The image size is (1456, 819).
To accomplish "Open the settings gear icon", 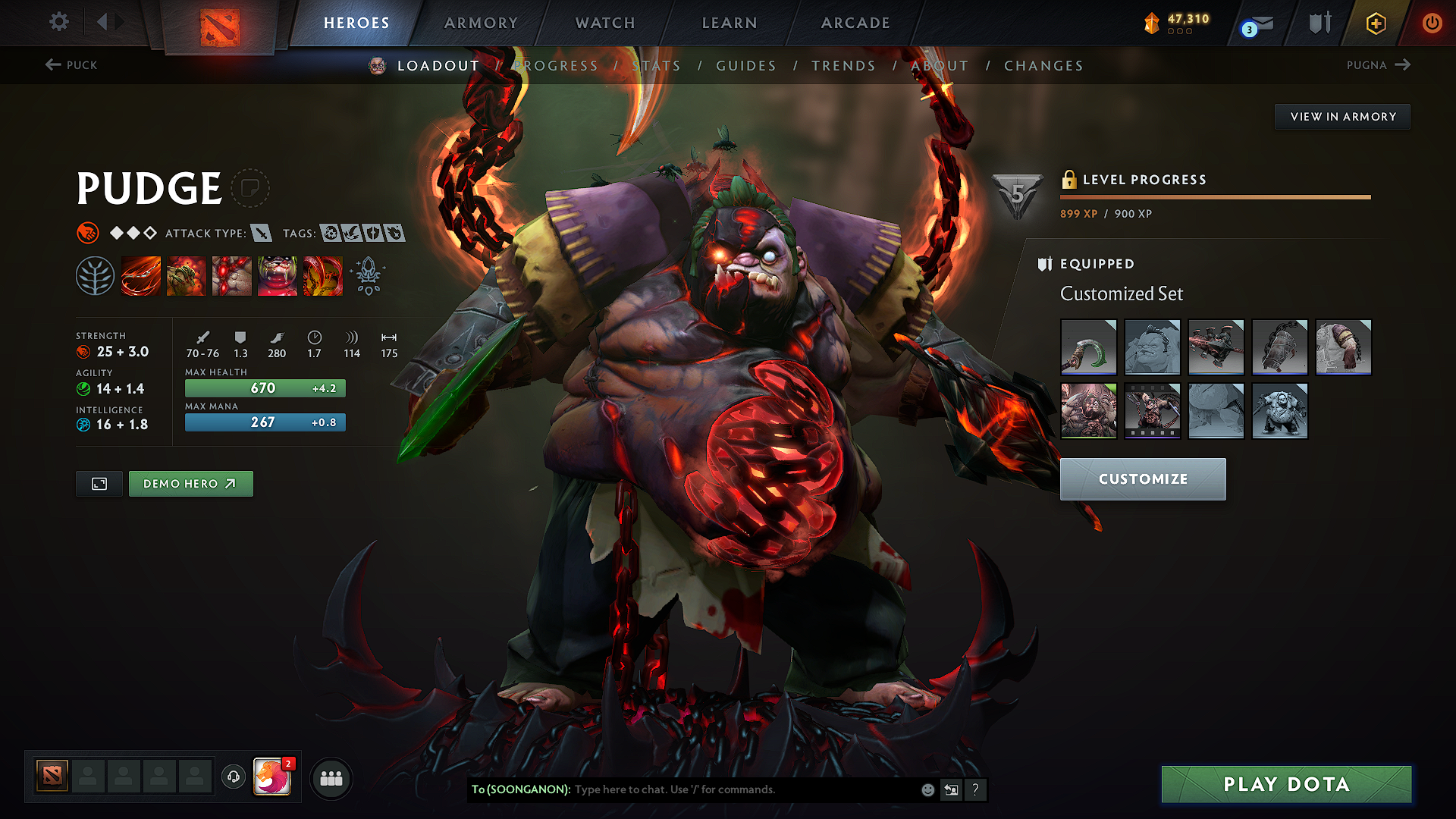I will pyautogui.click(x=58, y=22).
